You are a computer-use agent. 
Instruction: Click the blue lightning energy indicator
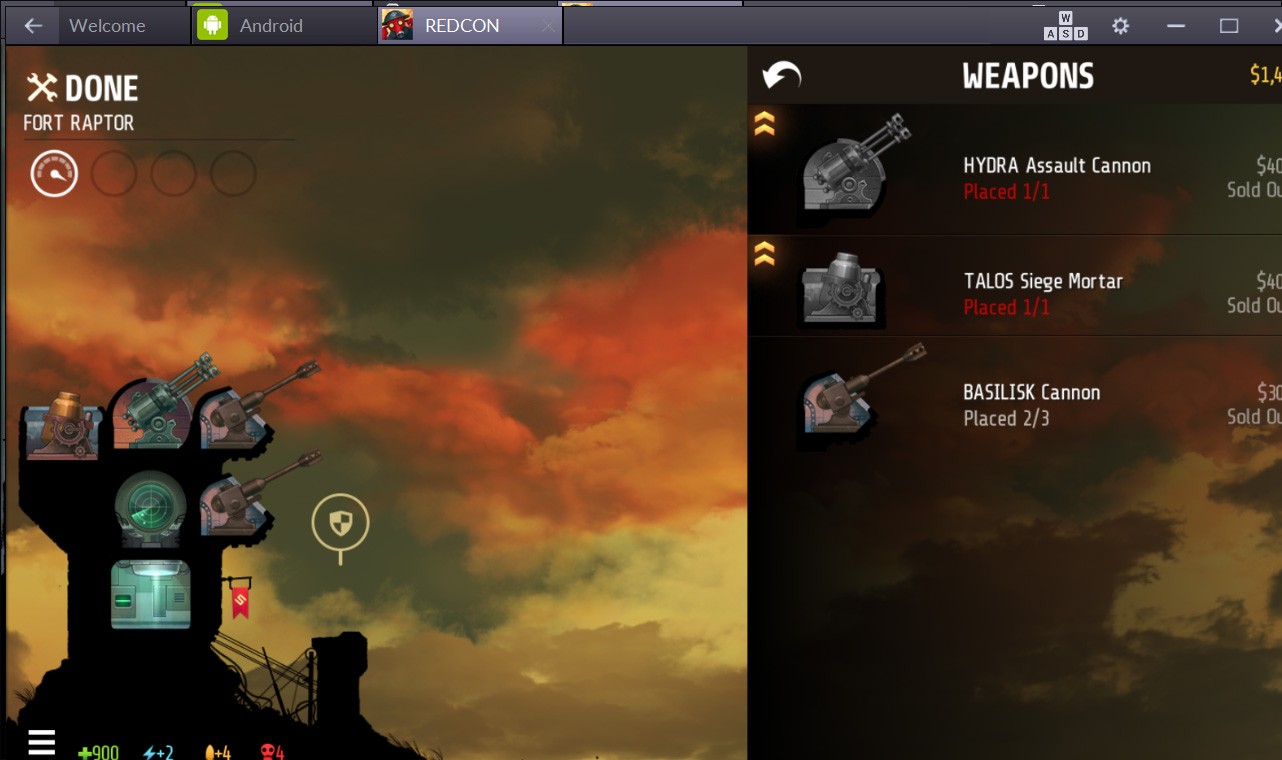[x=158, y=751]
